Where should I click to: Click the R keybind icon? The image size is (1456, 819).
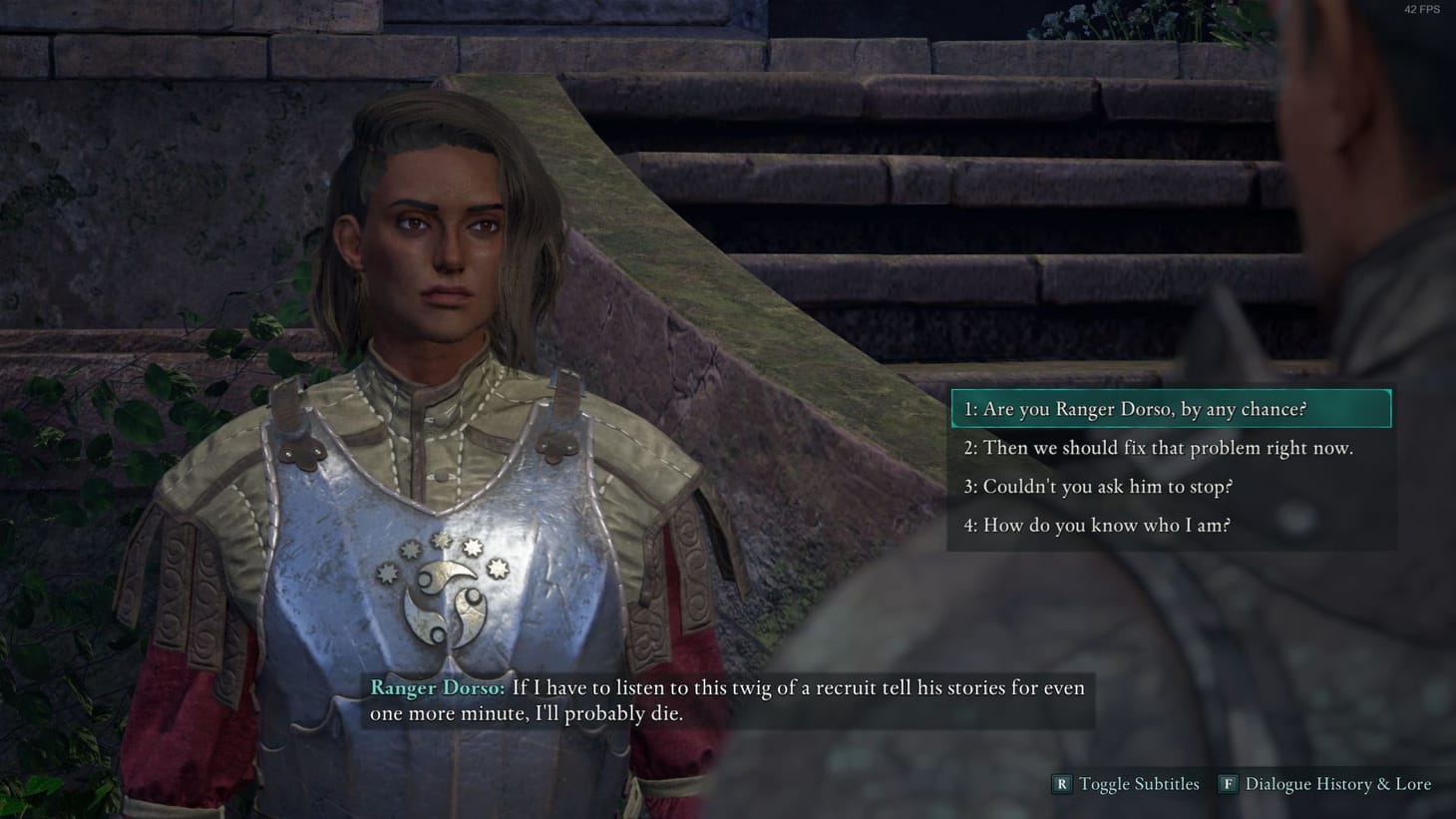[x=1061, y=784]
